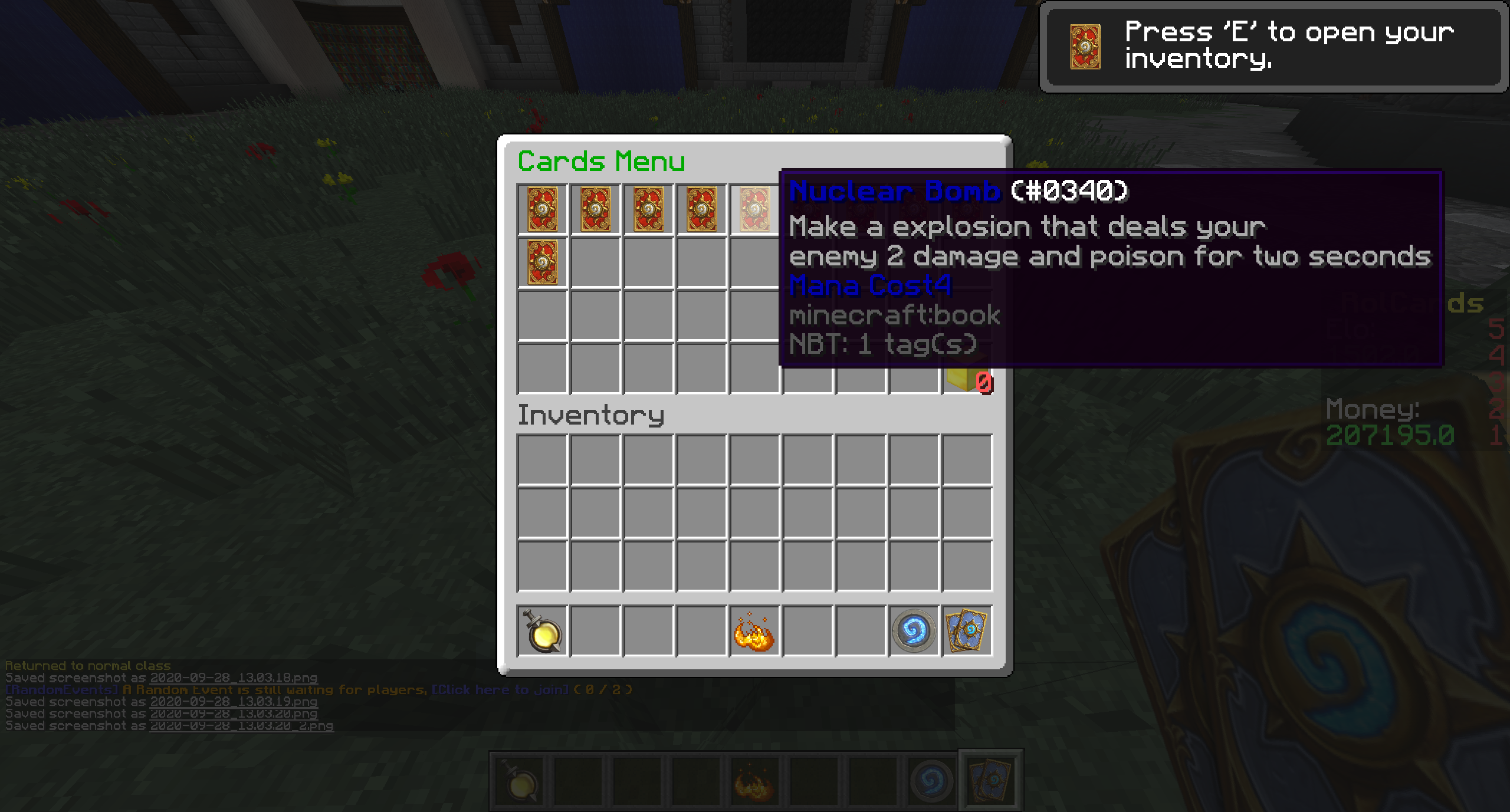Open the 2020-09-28_13.03.19.png screenshot link
The height and width of the screenshot is (812, 1510).
click(x=234, y=702)
